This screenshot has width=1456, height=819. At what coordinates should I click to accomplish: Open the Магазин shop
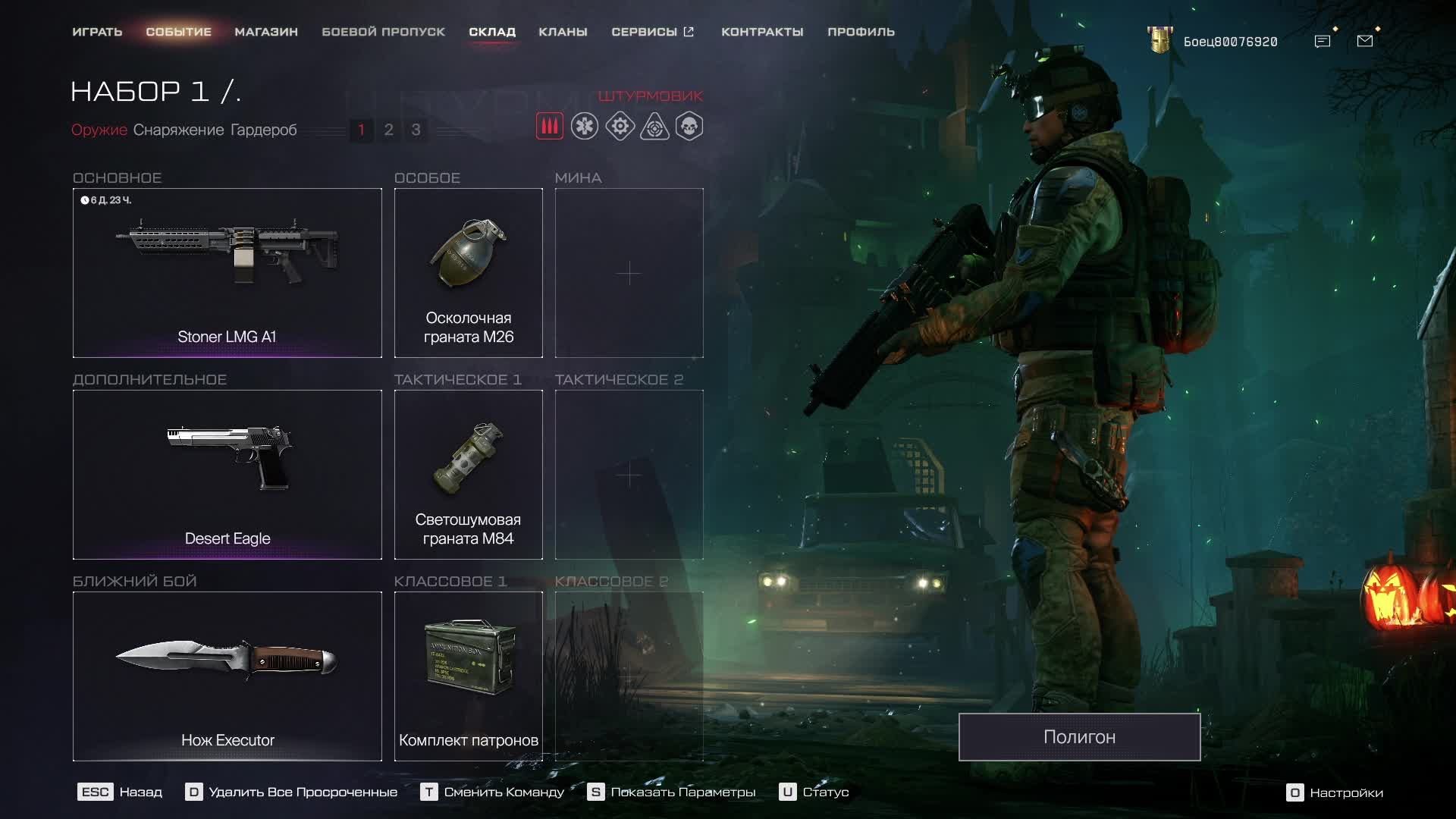pyautogui.click(x=266, y=32)
